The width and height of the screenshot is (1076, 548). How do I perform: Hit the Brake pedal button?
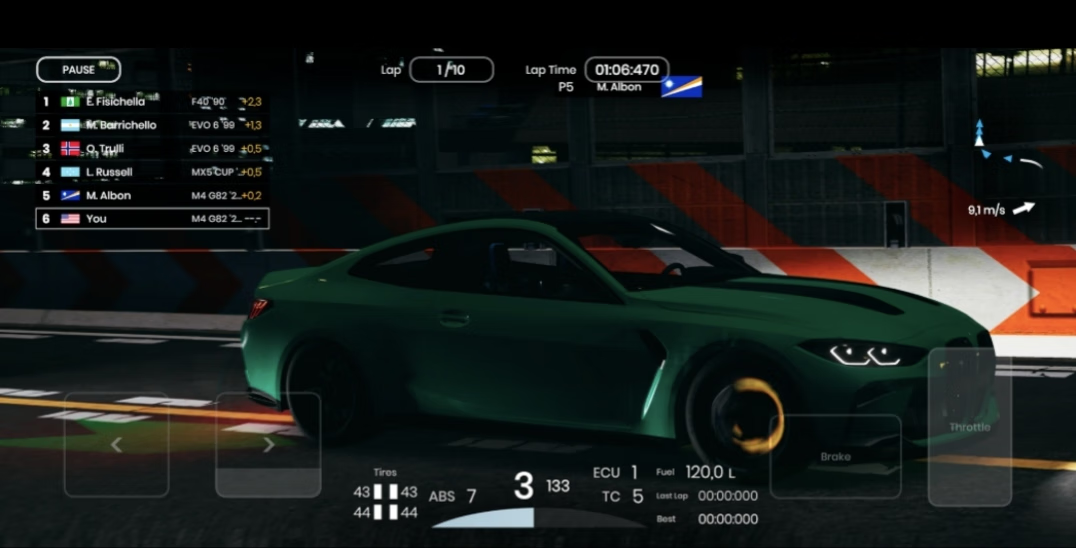tap(835, 457)
